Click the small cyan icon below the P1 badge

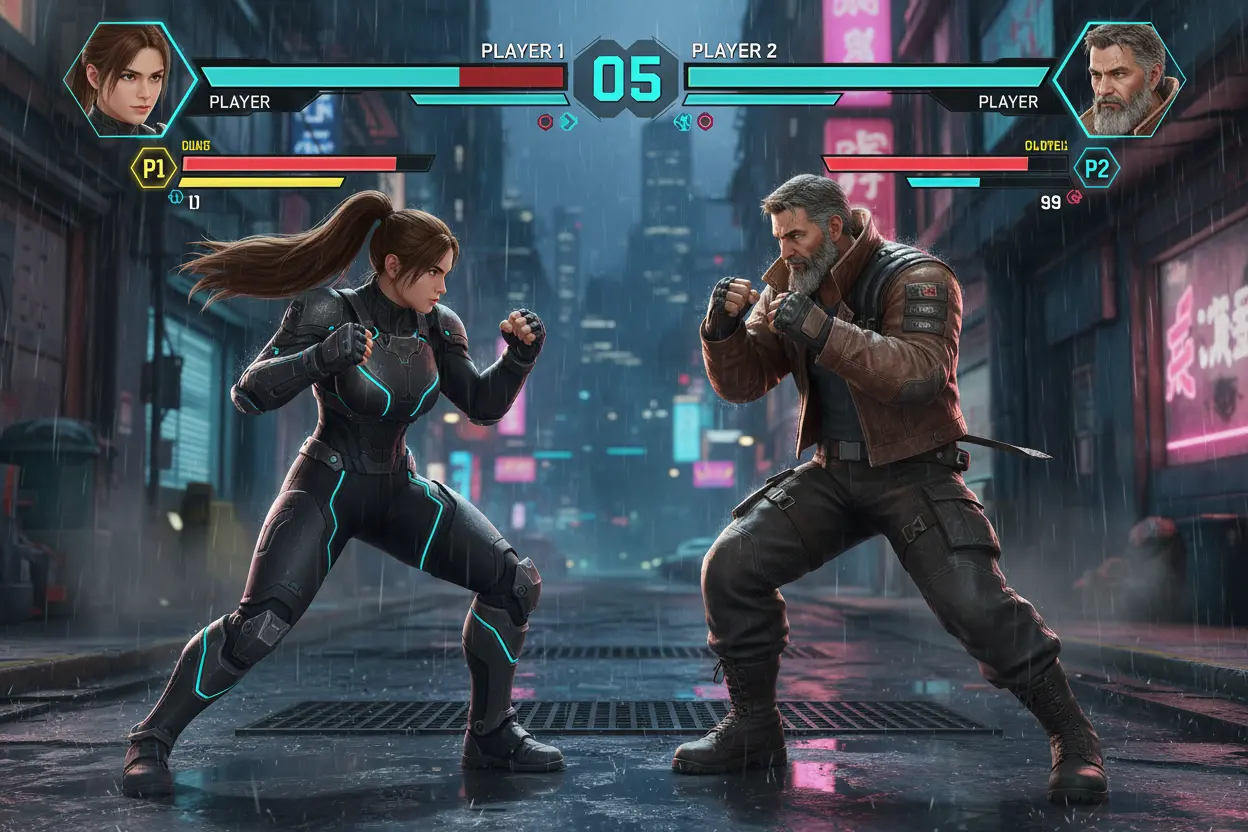click(x=176, y=199)
